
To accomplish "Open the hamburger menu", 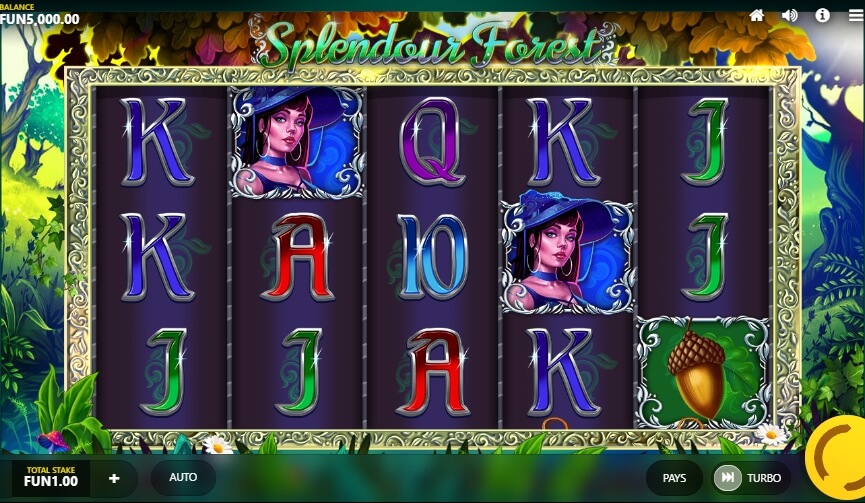I will (855, 15).
